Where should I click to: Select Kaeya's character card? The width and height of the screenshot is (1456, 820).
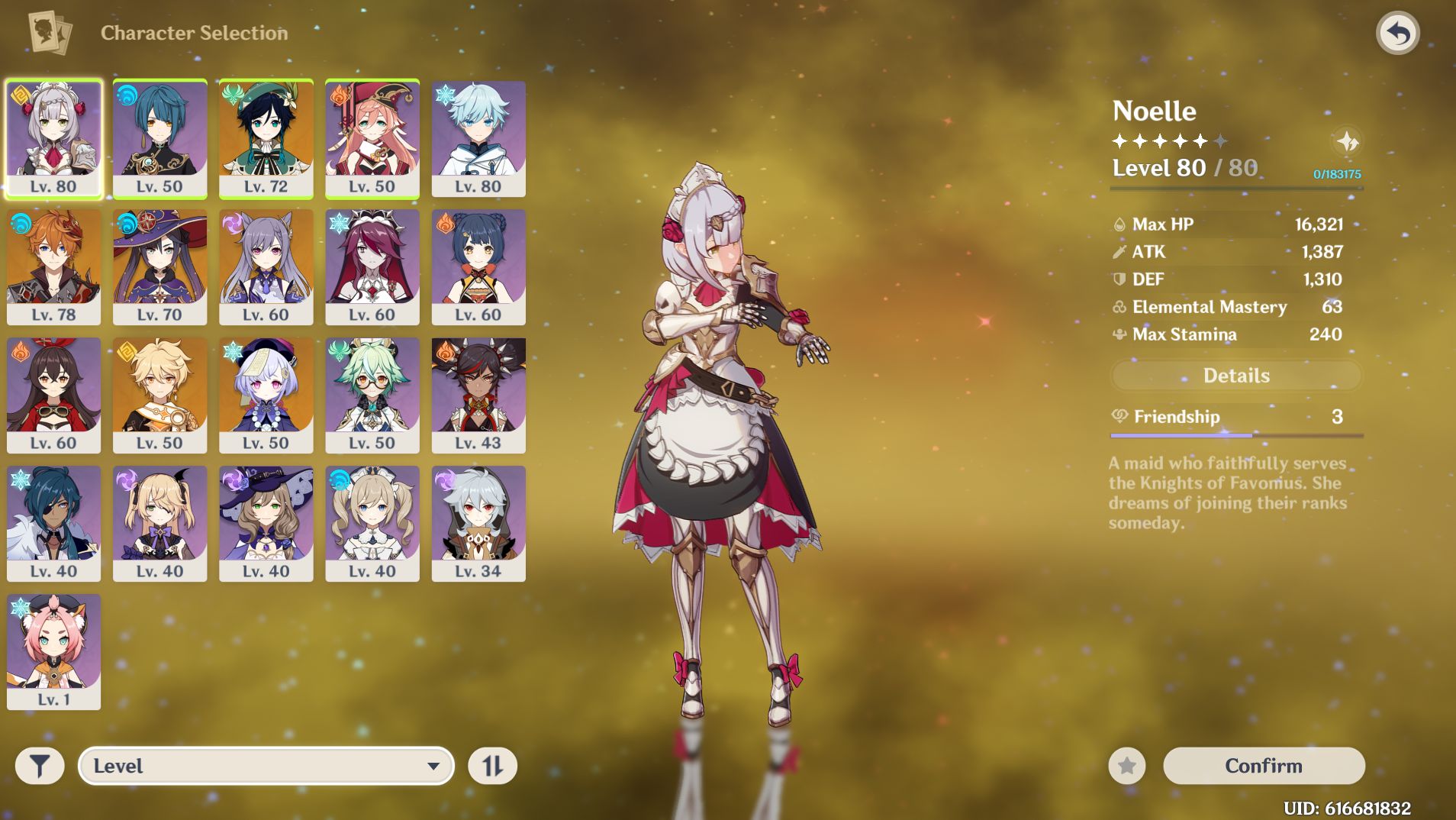pyautogui.click(x=53, y=523)
